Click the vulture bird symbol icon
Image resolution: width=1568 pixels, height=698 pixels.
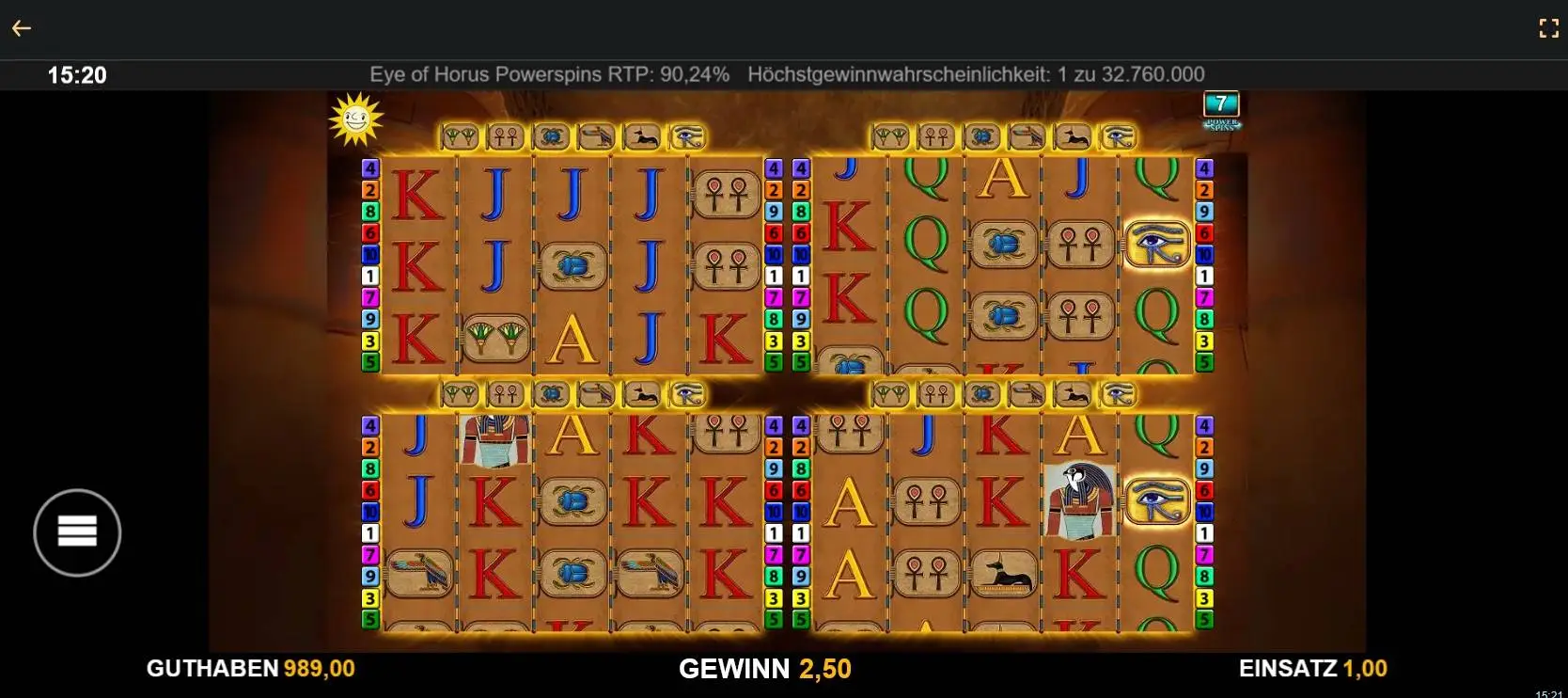pos(597,136)
